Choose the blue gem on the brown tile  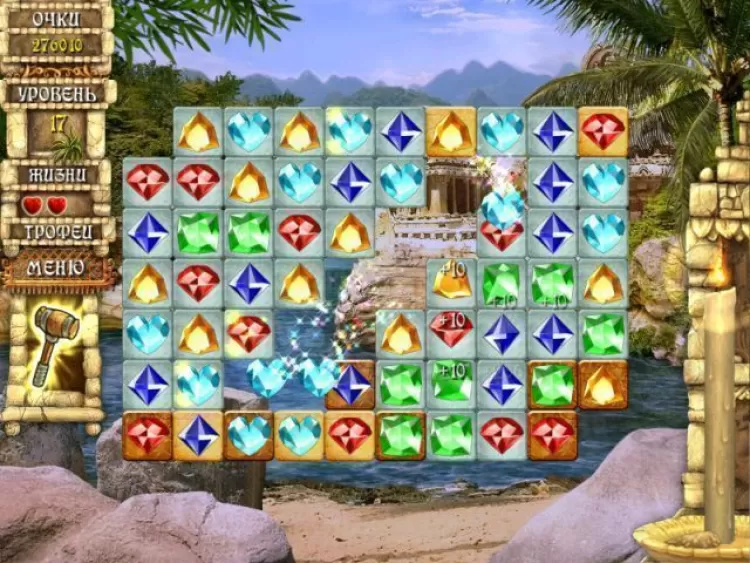(x=351, y=385)
